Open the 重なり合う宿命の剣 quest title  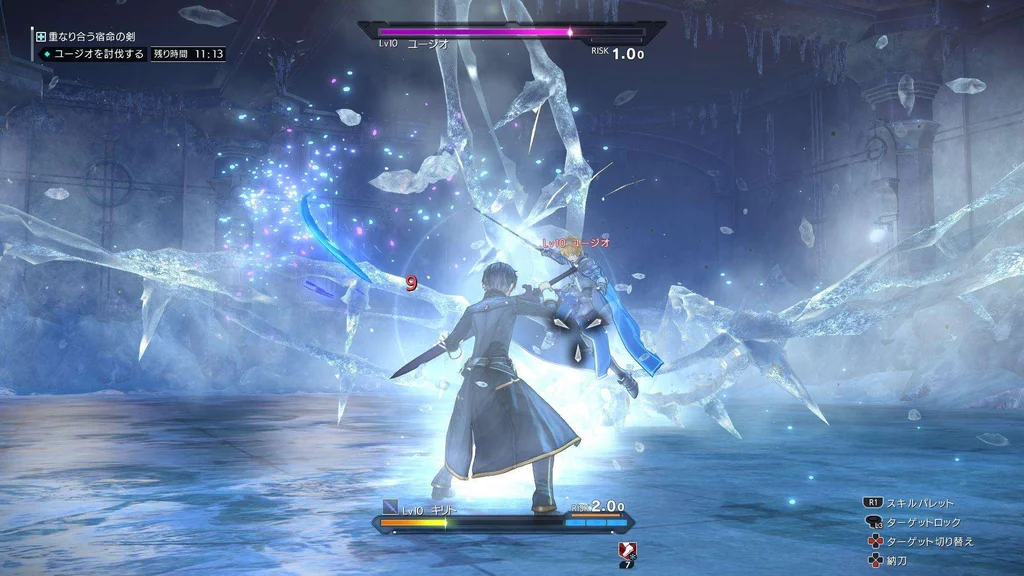coord(92,37)
